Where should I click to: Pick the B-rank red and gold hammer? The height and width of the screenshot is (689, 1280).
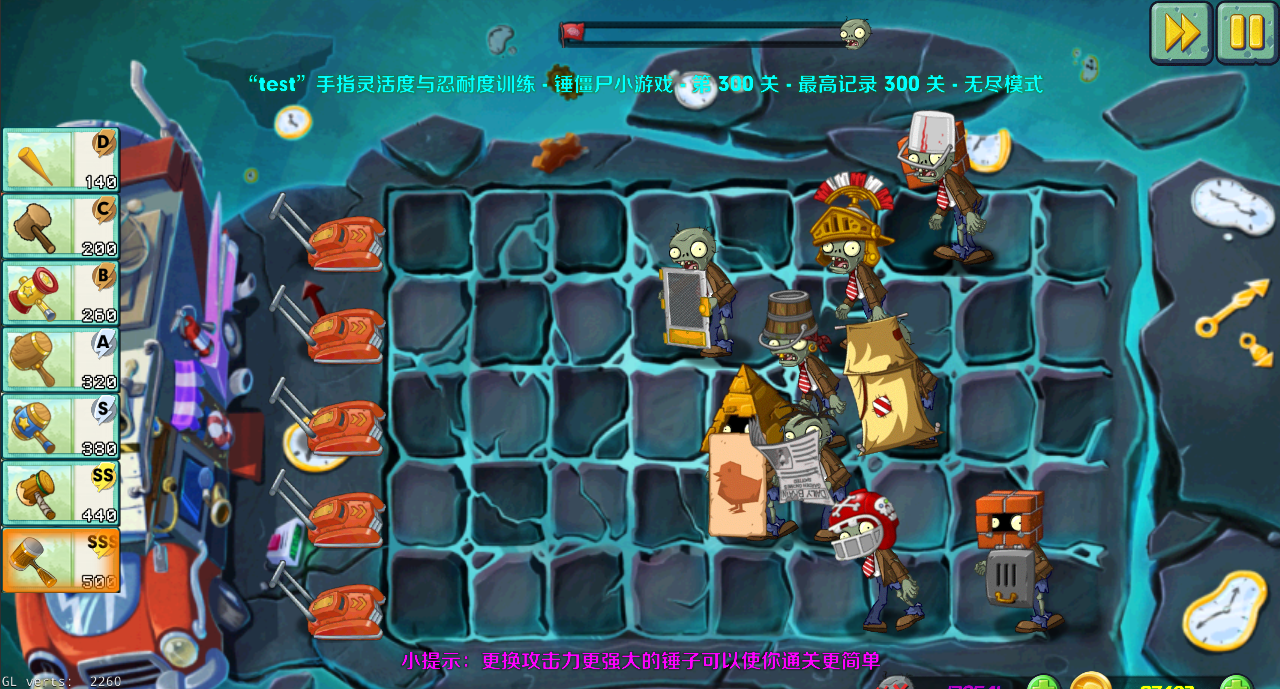(x=61, y=294)
